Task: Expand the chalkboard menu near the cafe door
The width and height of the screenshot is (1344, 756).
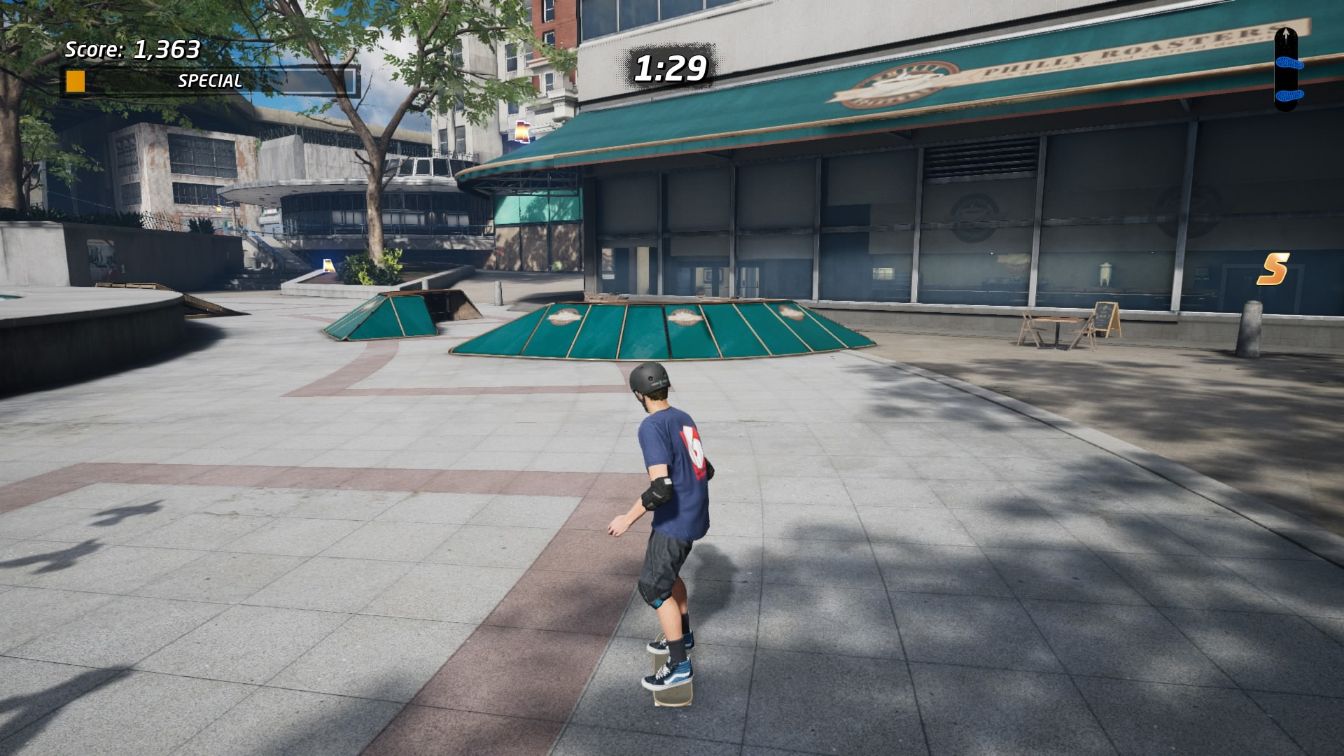Action: tap(1104, 315)
